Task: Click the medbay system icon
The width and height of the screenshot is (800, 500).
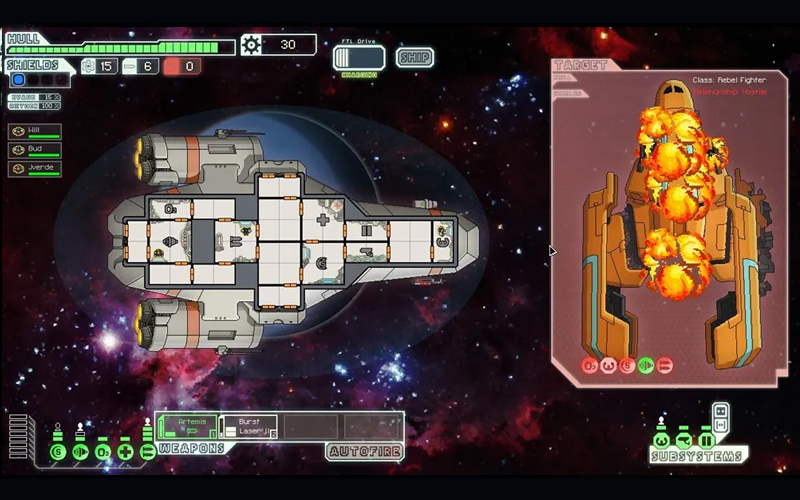Action: pyautogui.click(x=124, y=452)
